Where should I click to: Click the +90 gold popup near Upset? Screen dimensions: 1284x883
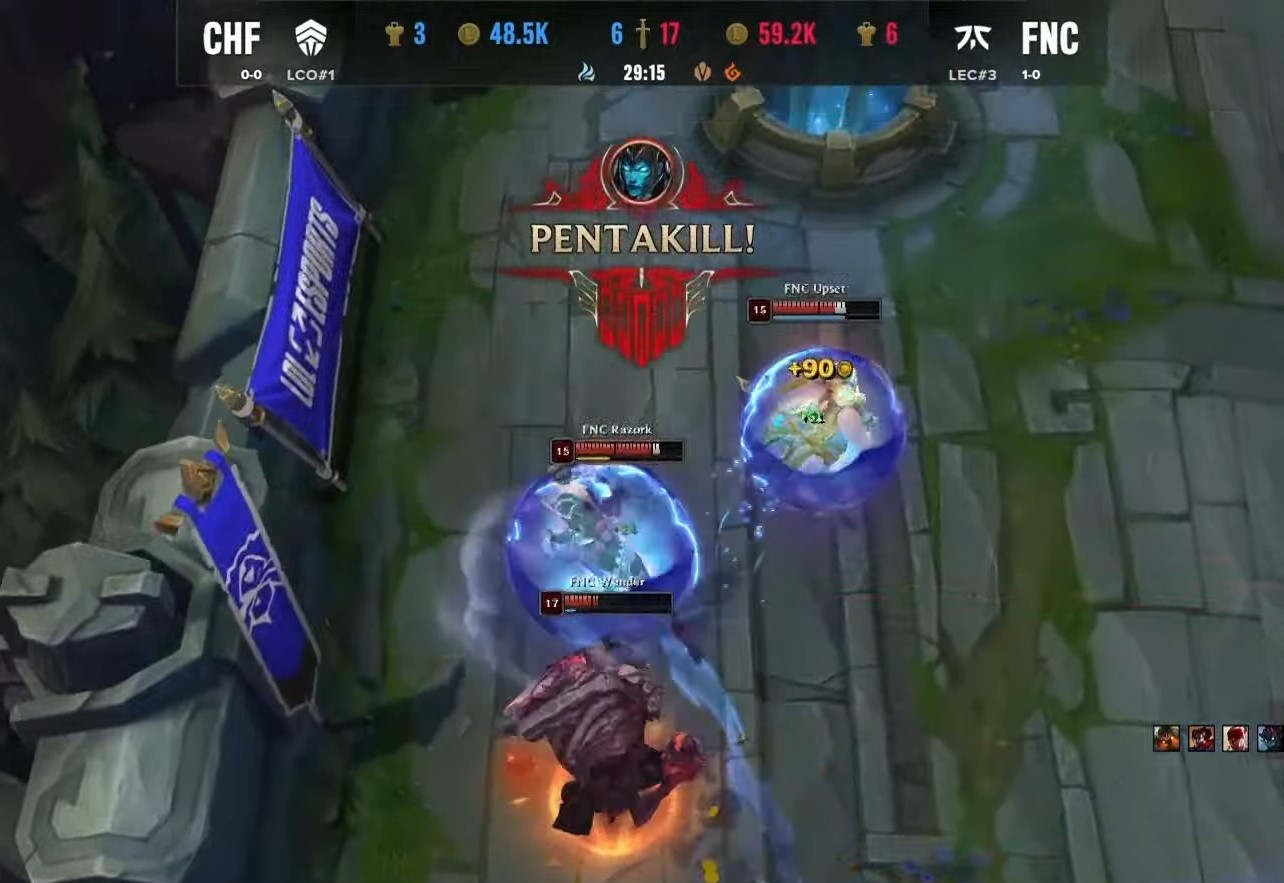click(821, 369)
